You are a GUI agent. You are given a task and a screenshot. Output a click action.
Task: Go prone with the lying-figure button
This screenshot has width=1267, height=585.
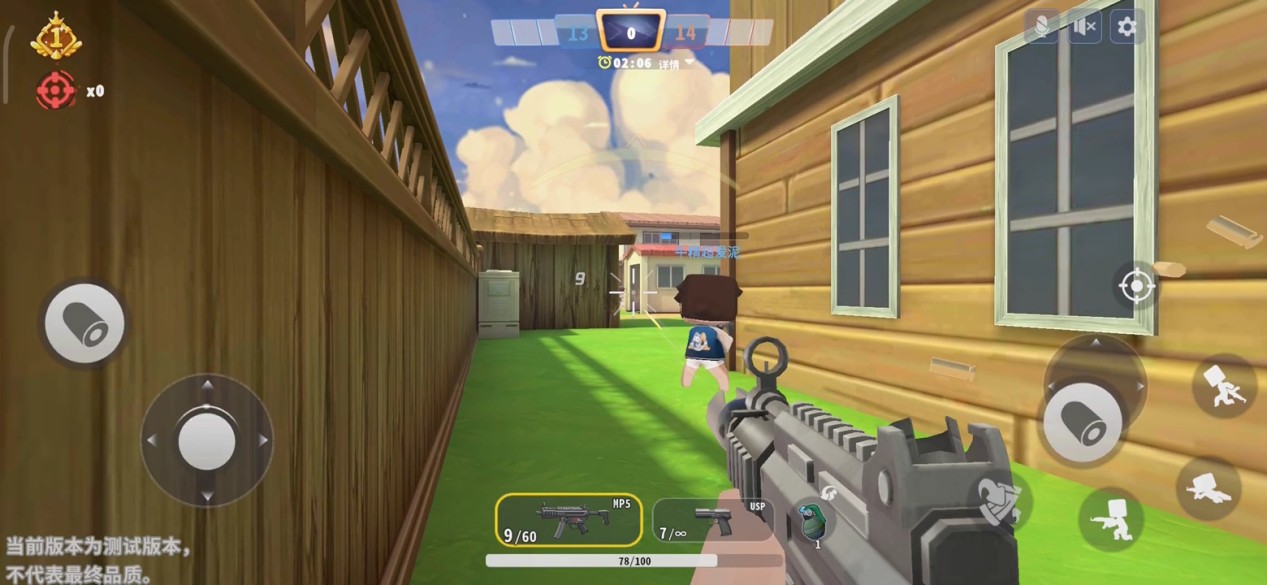pyautogui.click(x=1209, y=489)
